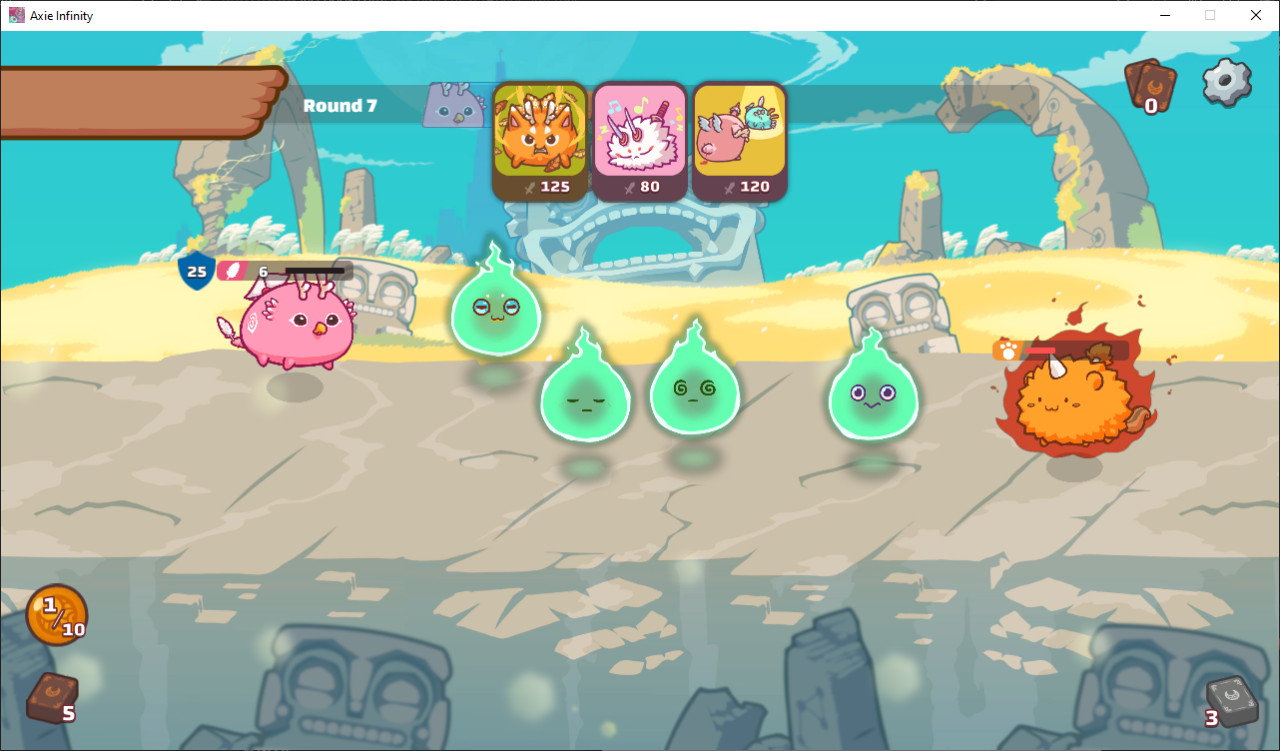Select the energy orb showing 1/10
The width and height of the screenshot is (1280, 751).
56,614
